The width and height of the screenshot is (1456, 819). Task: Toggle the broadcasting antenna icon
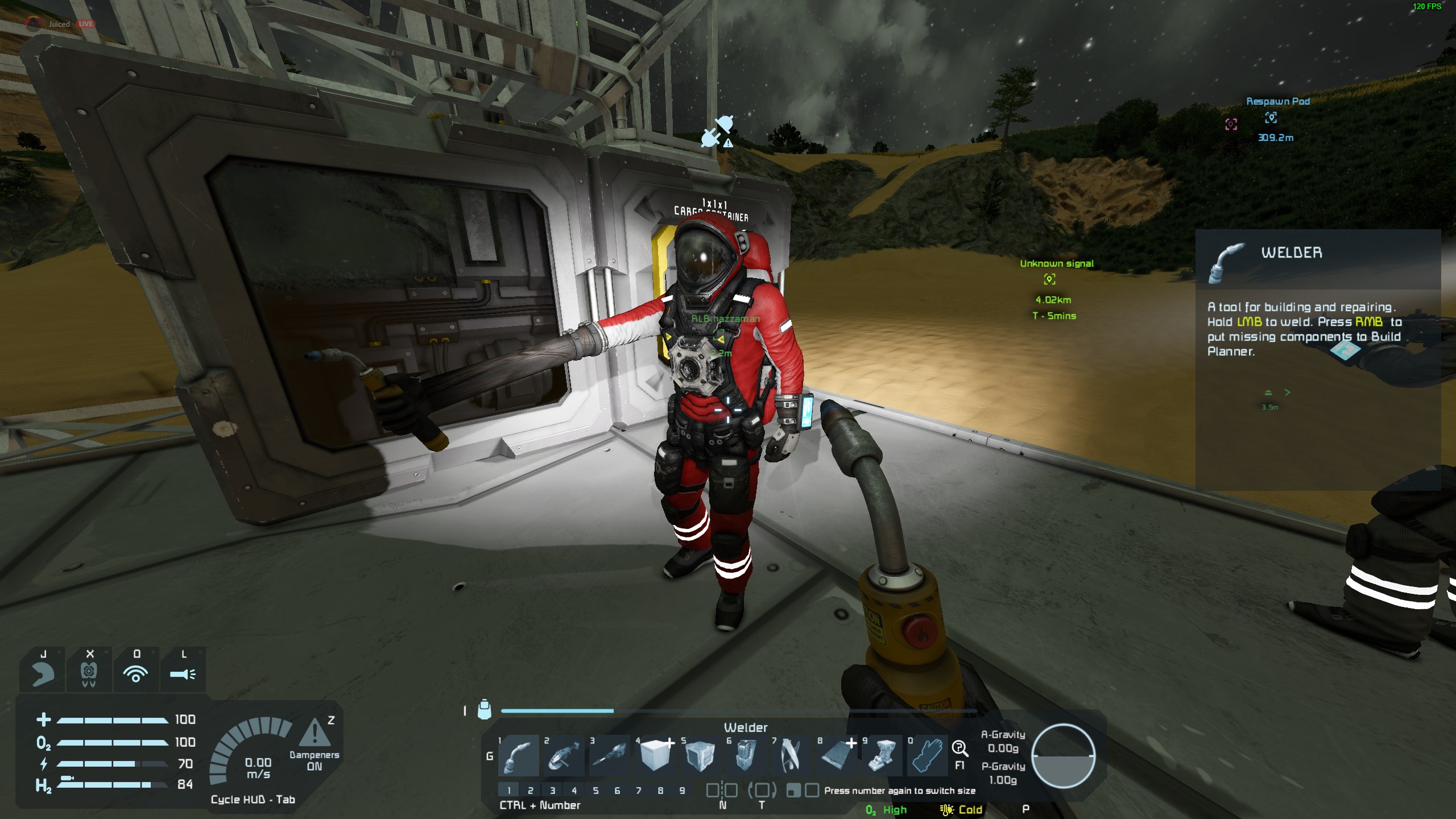tap(136, 674)
